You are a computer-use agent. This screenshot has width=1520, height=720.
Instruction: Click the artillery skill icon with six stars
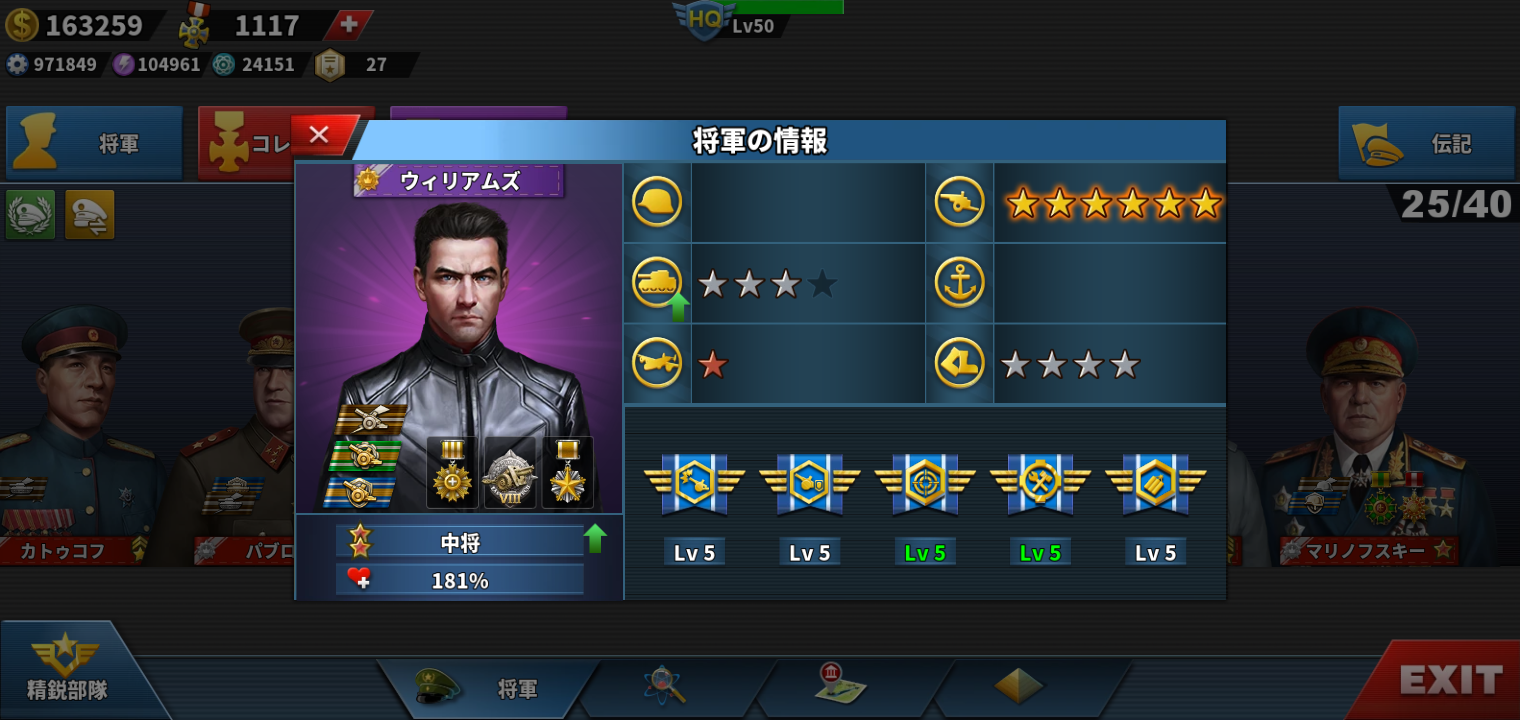click(959, 201)
